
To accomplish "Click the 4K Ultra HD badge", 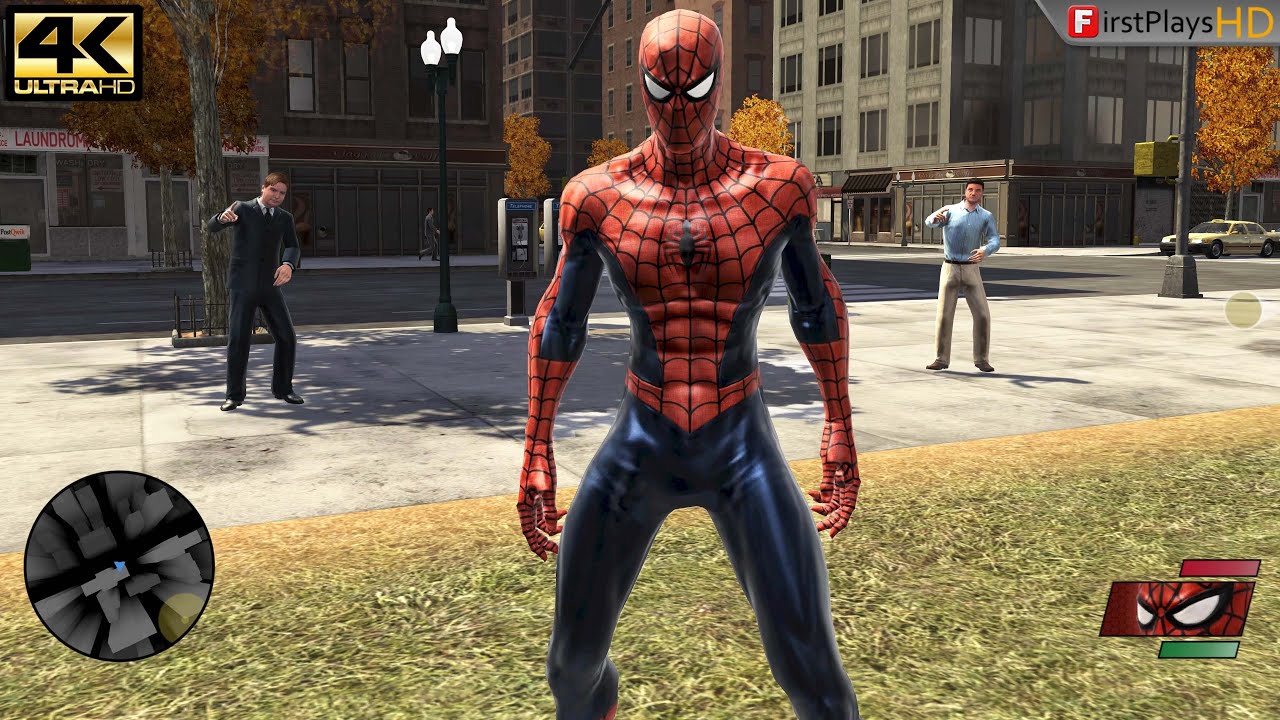I will coord(73,52).
